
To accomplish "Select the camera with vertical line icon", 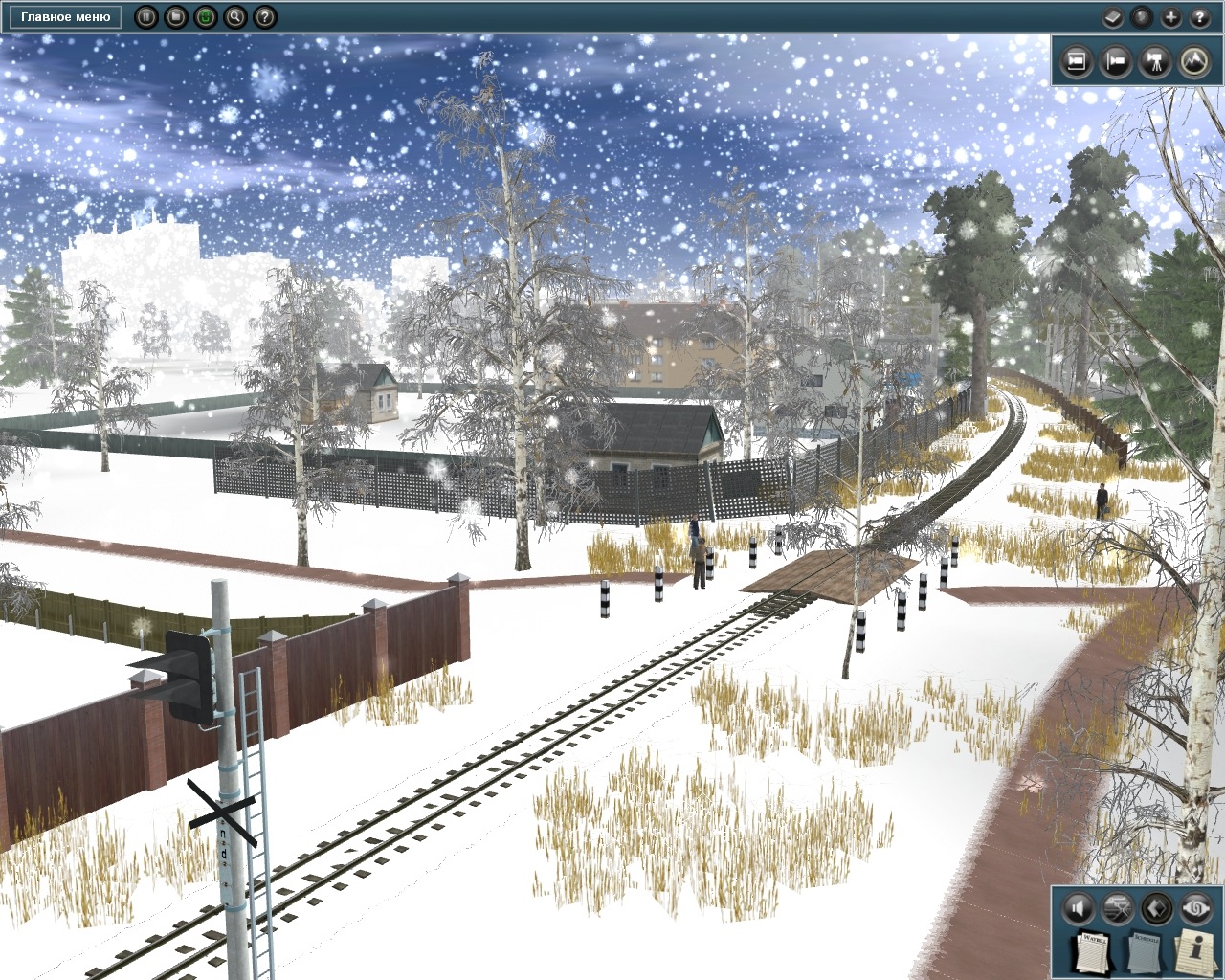I will [x=1116, y=61].
